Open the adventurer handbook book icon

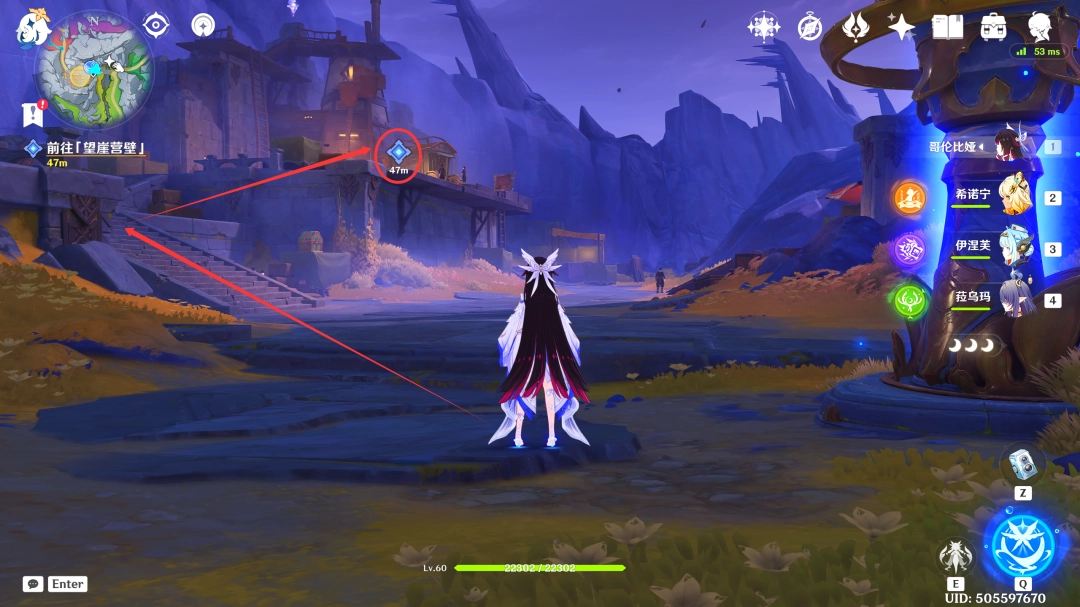coord(947,27)
